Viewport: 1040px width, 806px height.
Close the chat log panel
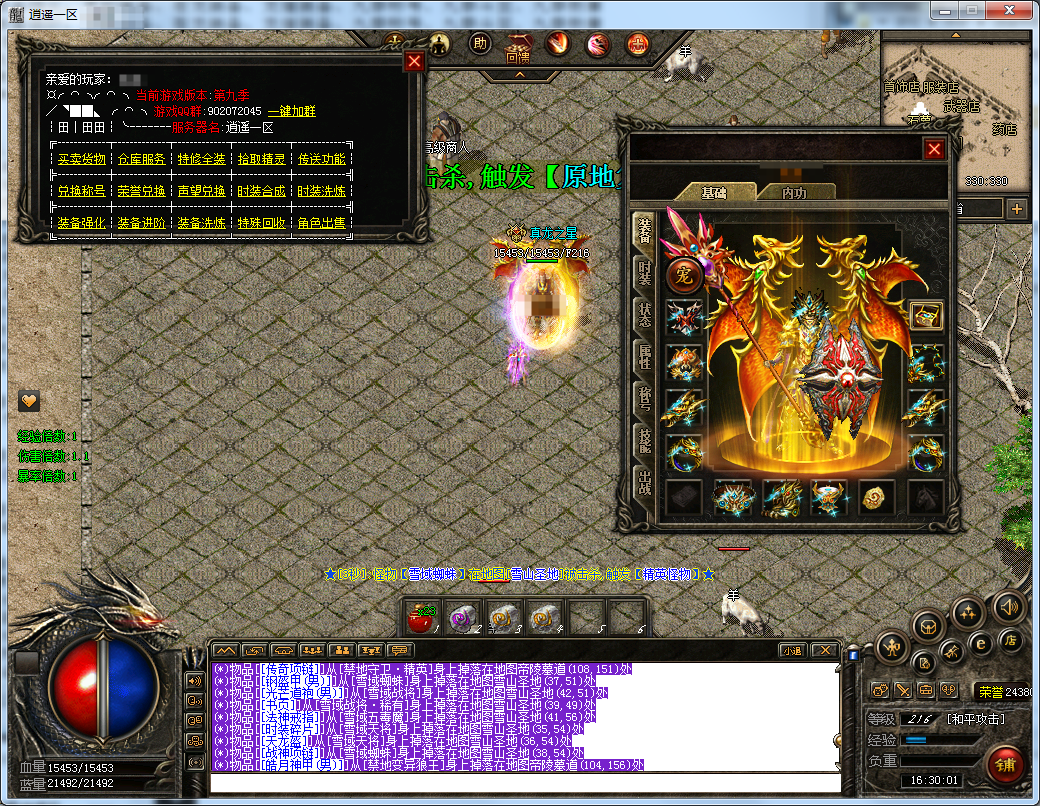[x=824, y=650]
